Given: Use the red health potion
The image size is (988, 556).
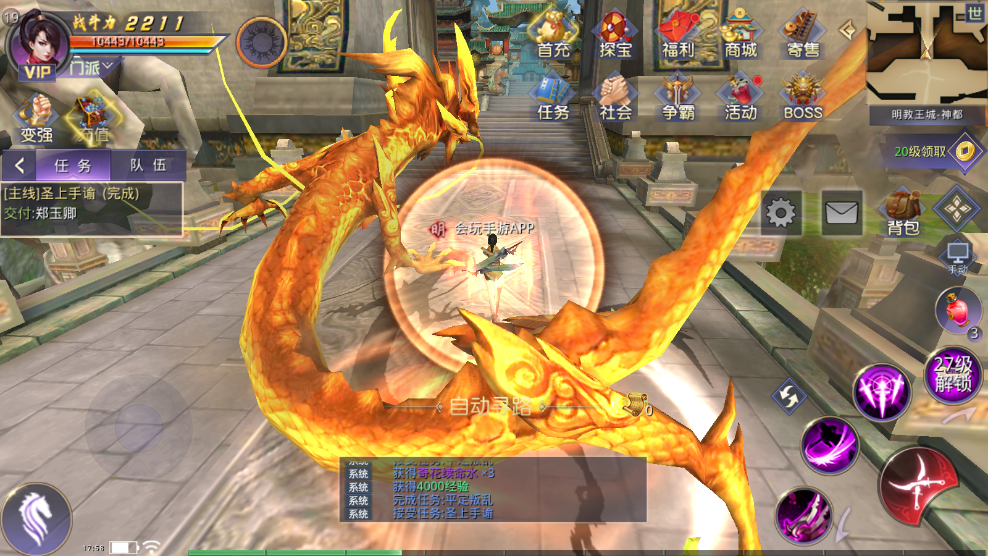Looking at the screenshot, I should (x=957, y=309).
